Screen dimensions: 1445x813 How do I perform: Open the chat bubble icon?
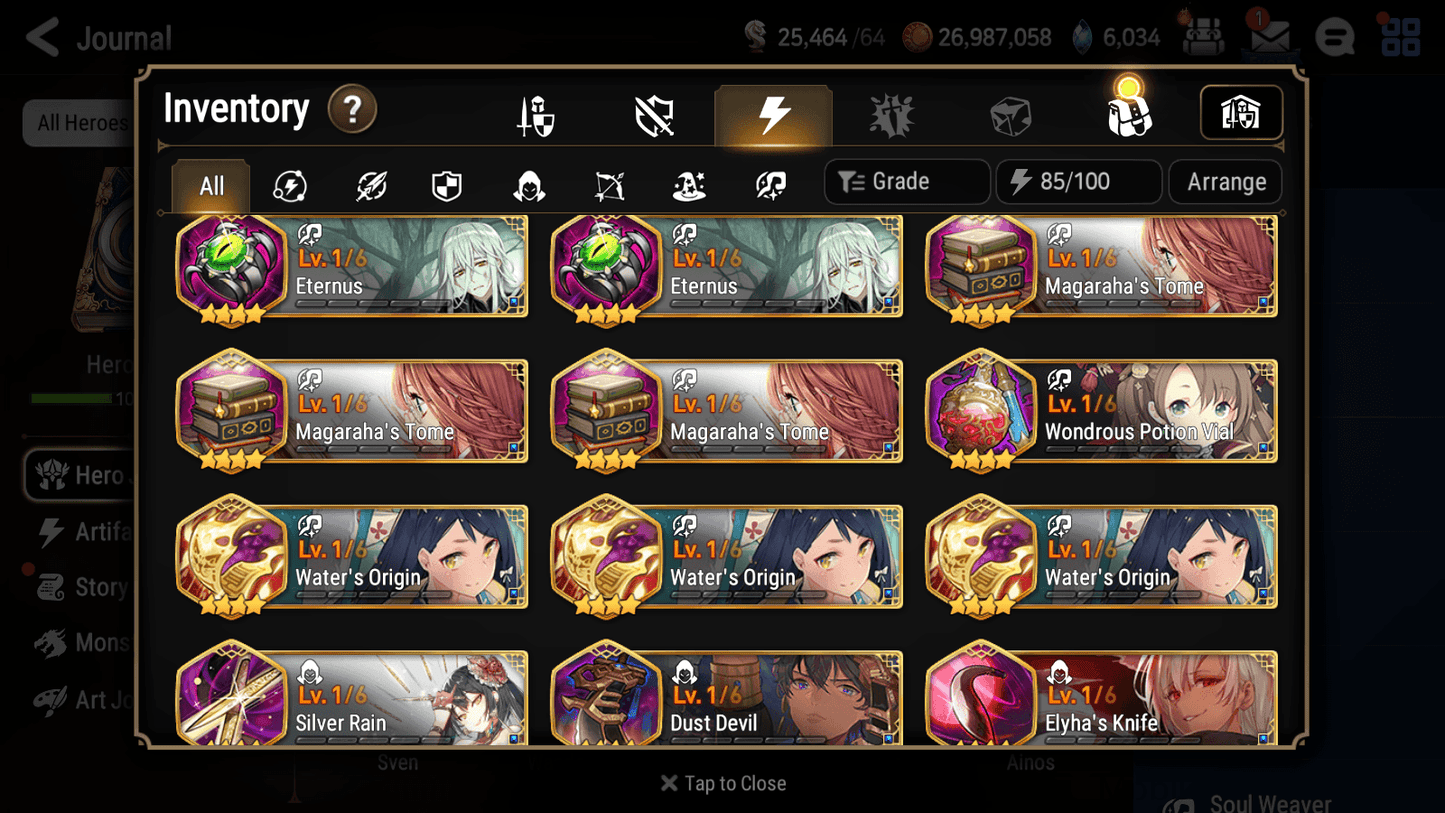pos(1334,36)
